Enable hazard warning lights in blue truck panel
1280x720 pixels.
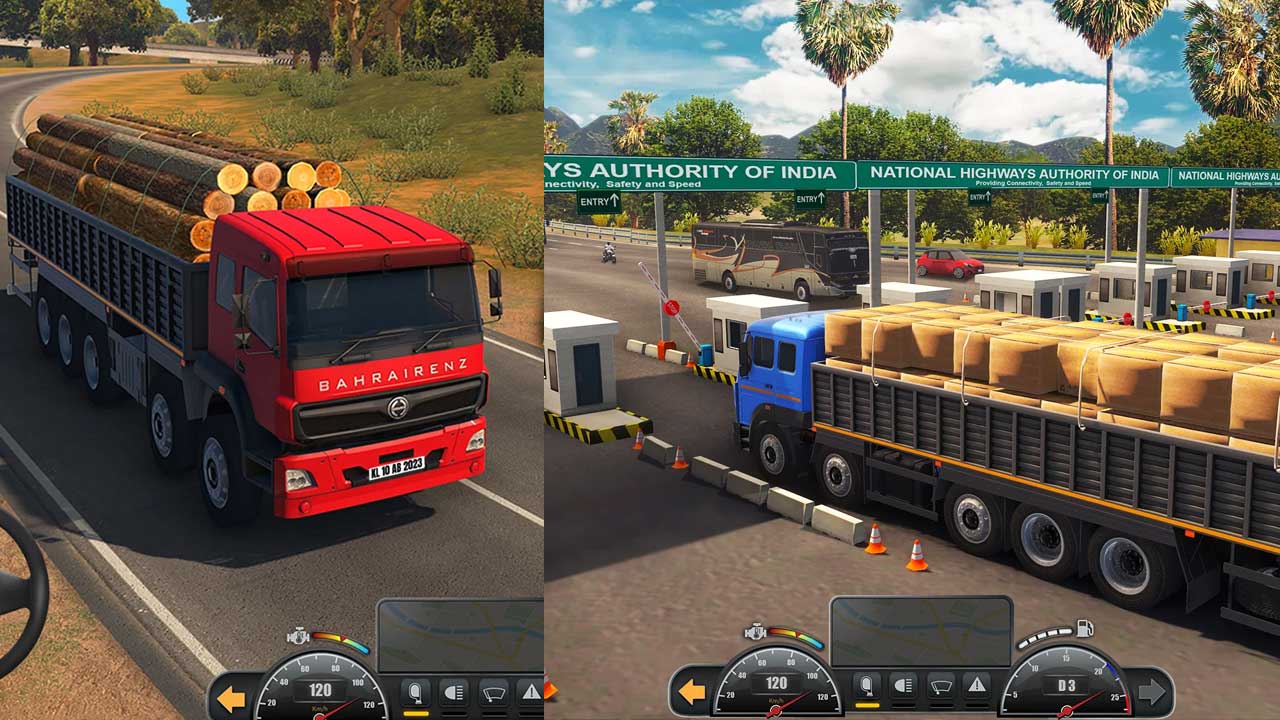pyautogui.click(x=976, y=686)
